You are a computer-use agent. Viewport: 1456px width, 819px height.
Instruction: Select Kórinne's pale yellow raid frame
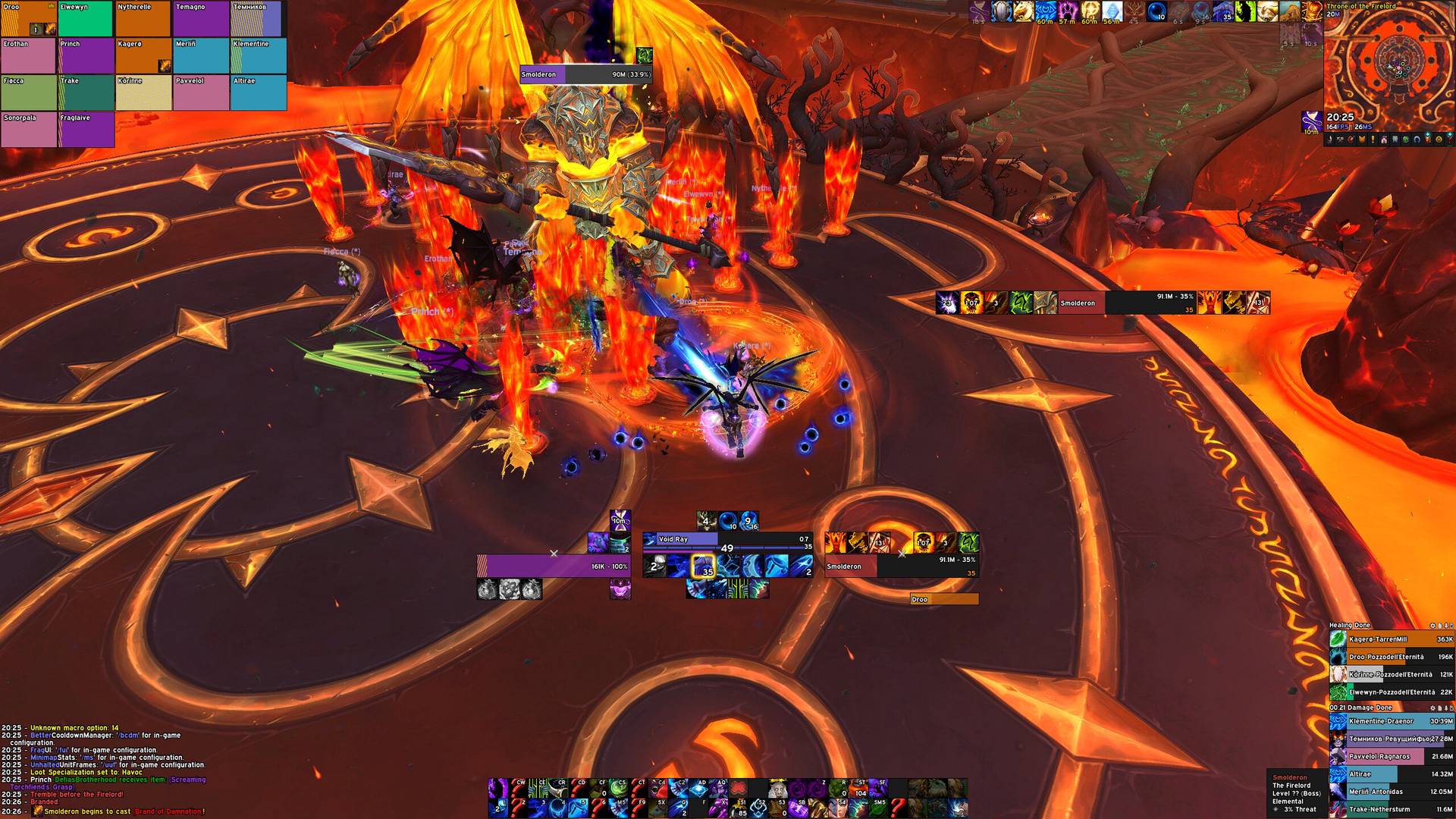click(x=143, y=93)
